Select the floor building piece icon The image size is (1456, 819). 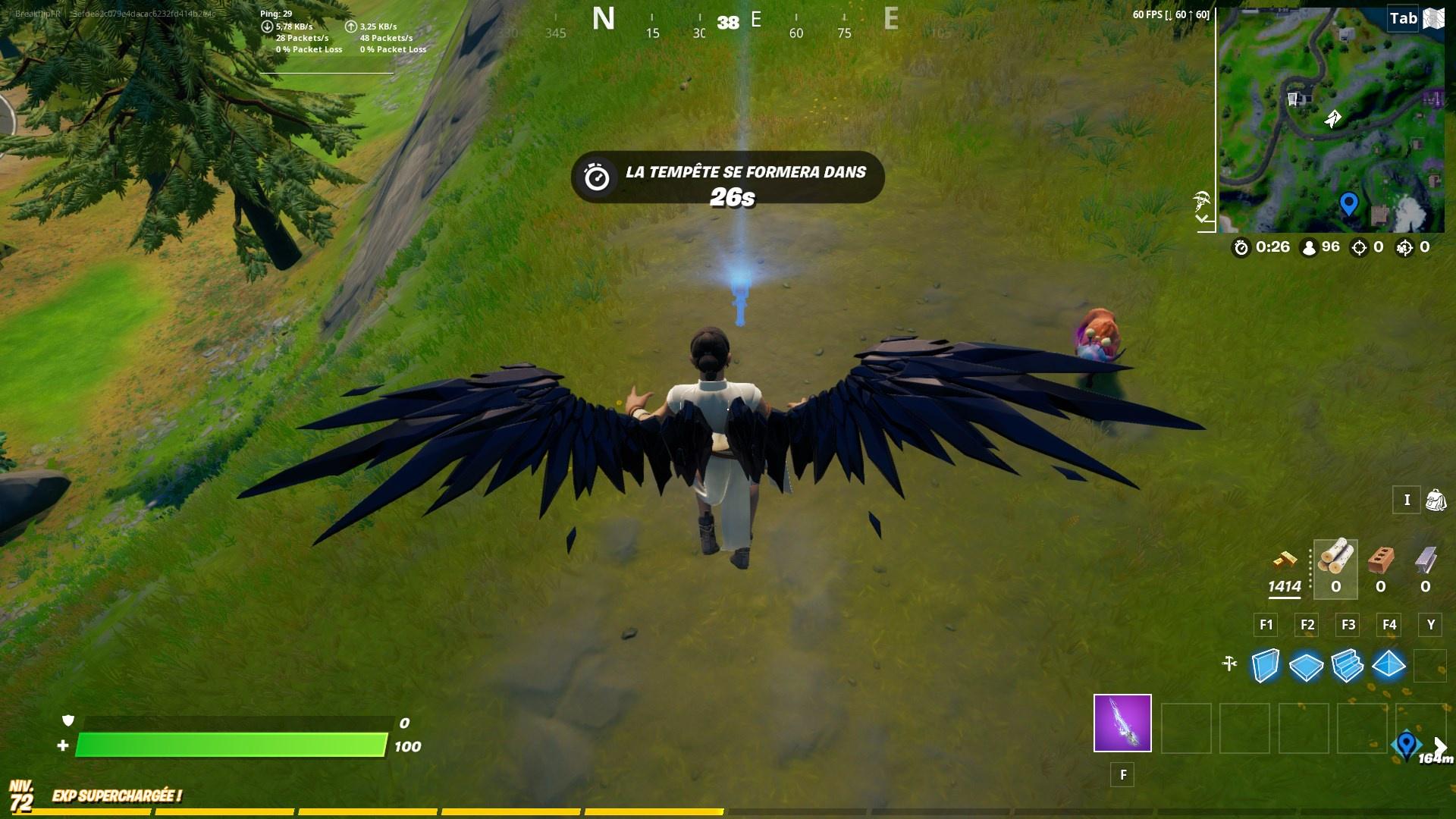(x=1305, y=666)
